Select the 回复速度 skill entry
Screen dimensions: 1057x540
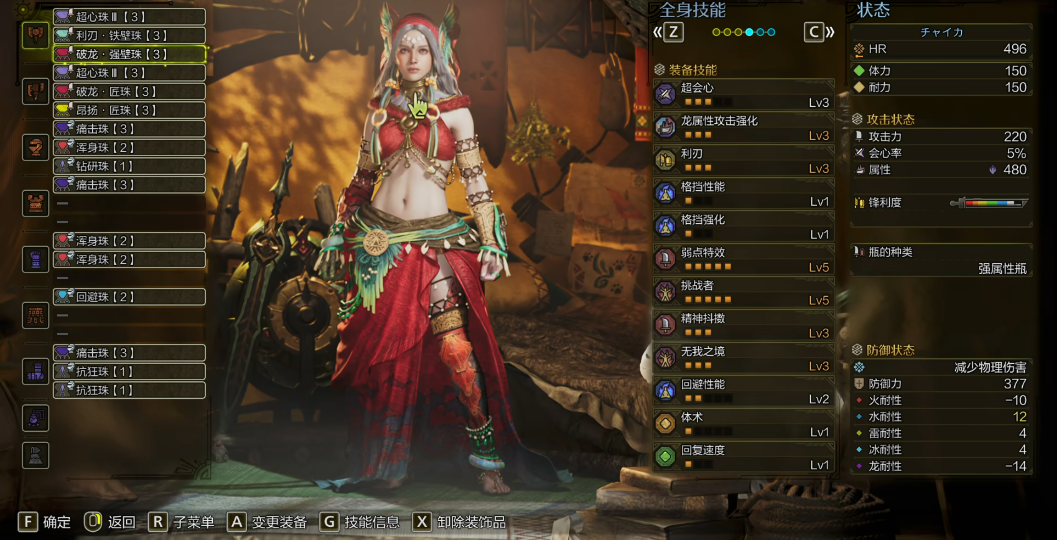743,458
